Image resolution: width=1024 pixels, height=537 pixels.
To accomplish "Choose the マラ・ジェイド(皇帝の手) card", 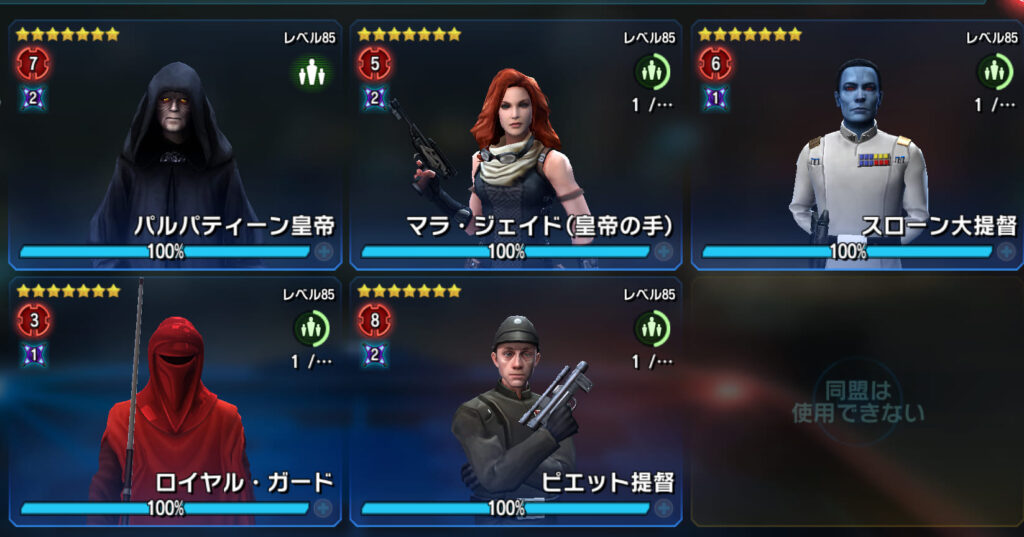I will [x=515, y=145].
